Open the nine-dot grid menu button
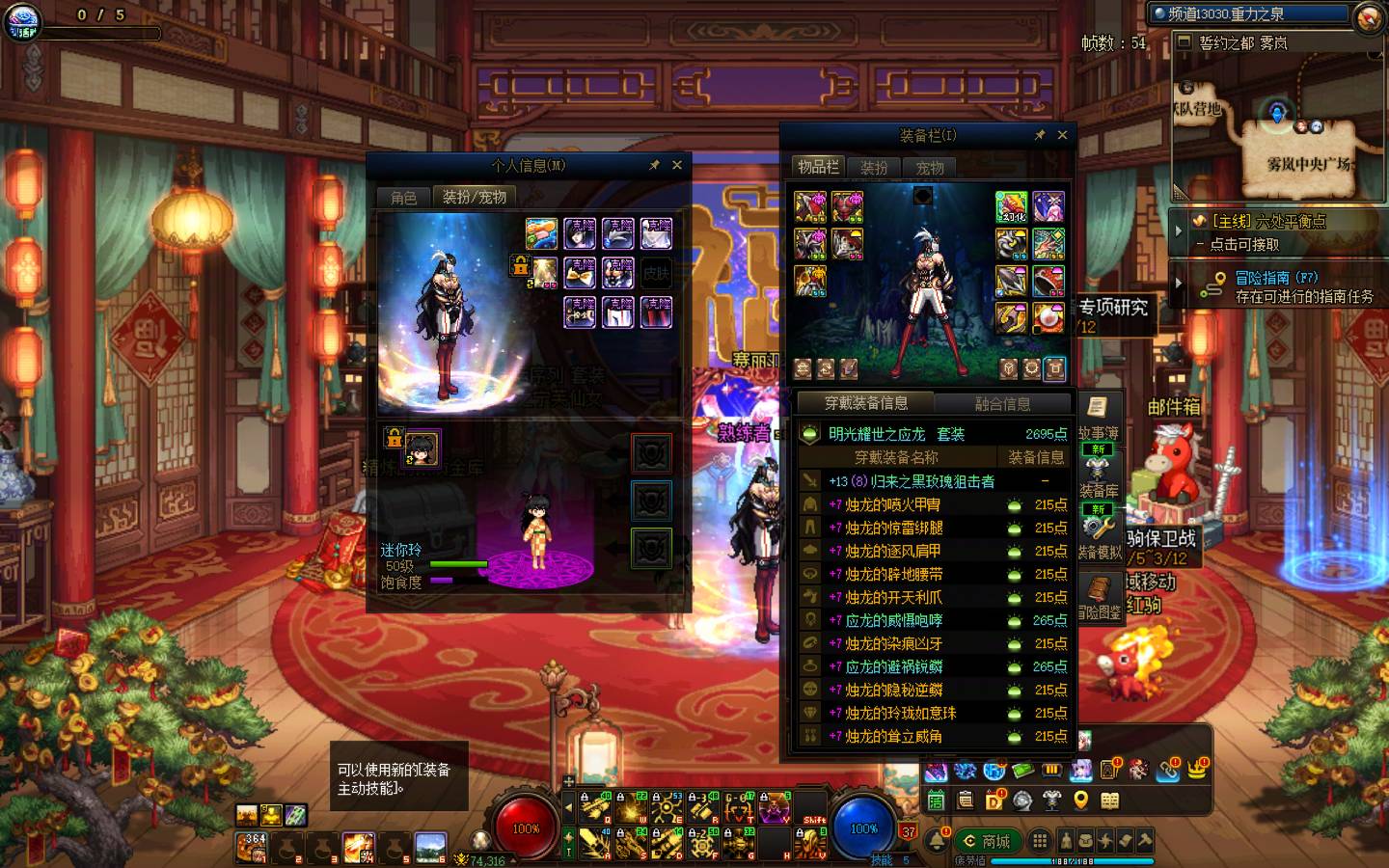Screen dimensions: 1389x868 pyautogui.click(x=1039, y=841)
